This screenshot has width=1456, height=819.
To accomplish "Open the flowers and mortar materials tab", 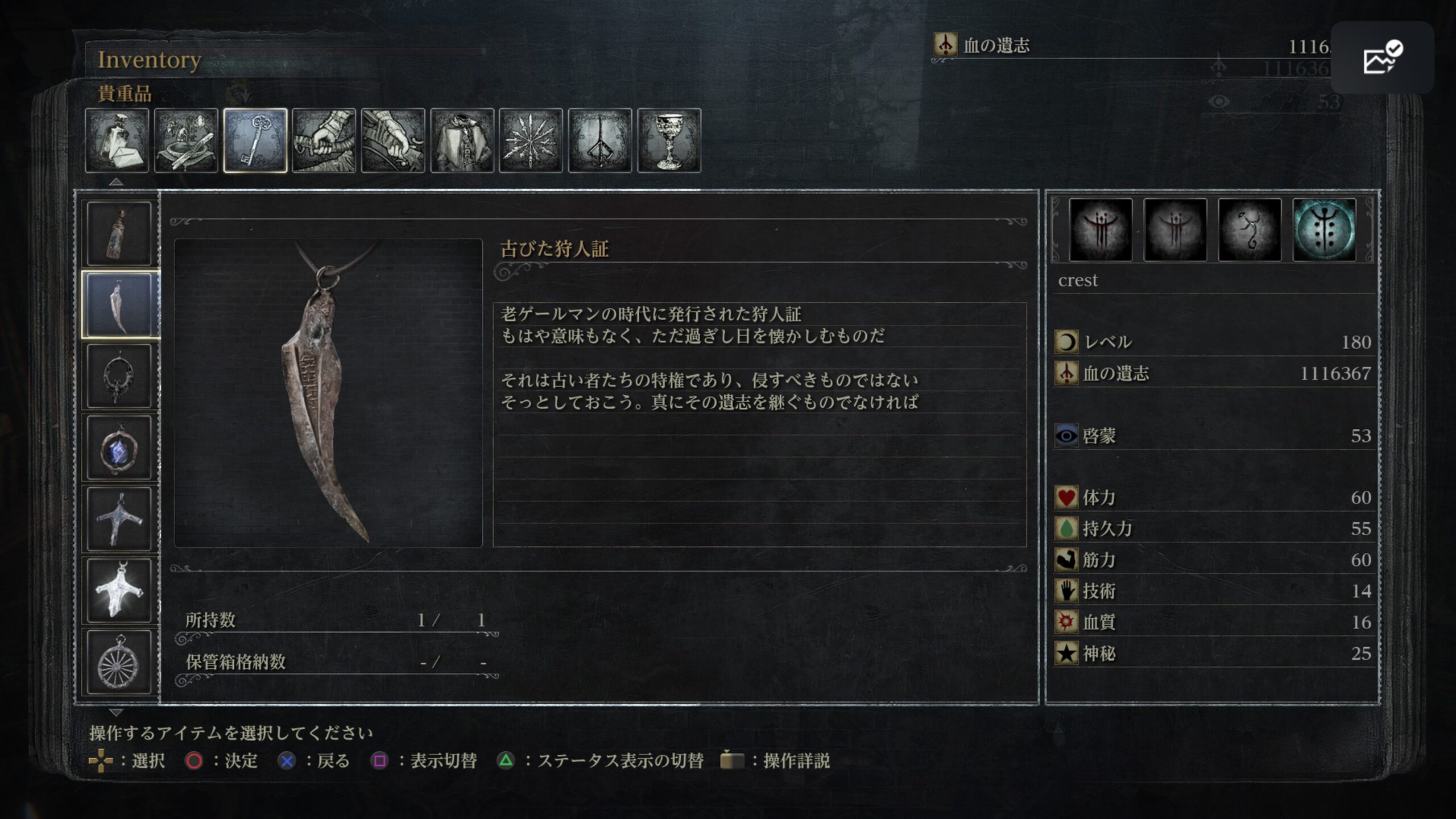I will tap(186, 140).
